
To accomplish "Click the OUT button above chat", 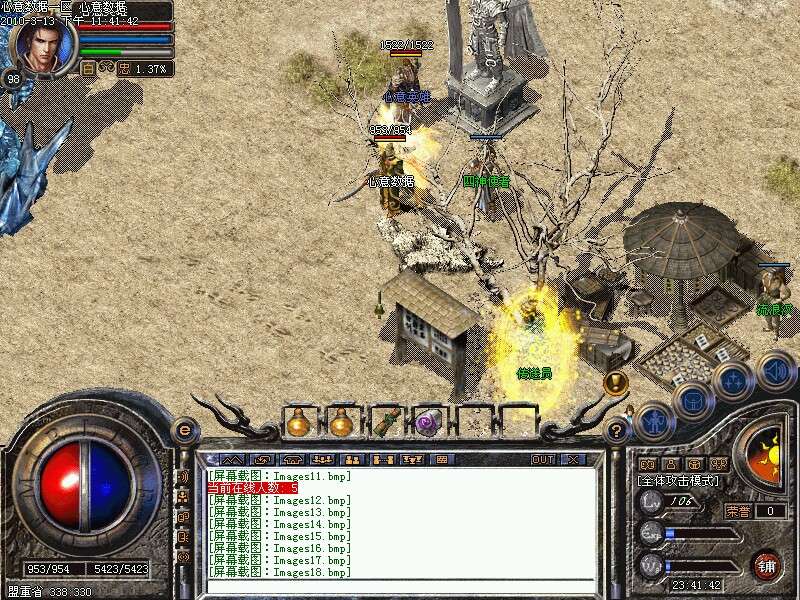I will [543, 459].
